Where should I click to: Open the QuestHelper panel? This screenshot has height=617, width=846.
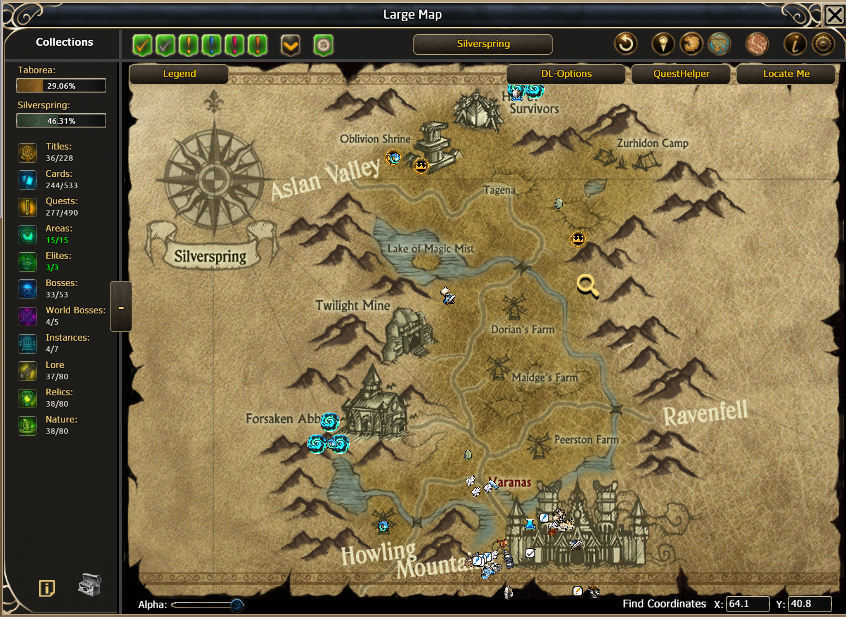pos(682,74)
